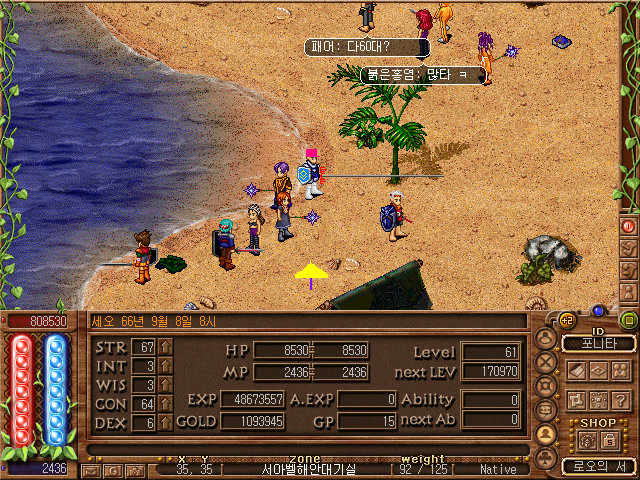Click the highlighted golden character round button
Screen dimensions: 640x480
click(x=547, y=434)
